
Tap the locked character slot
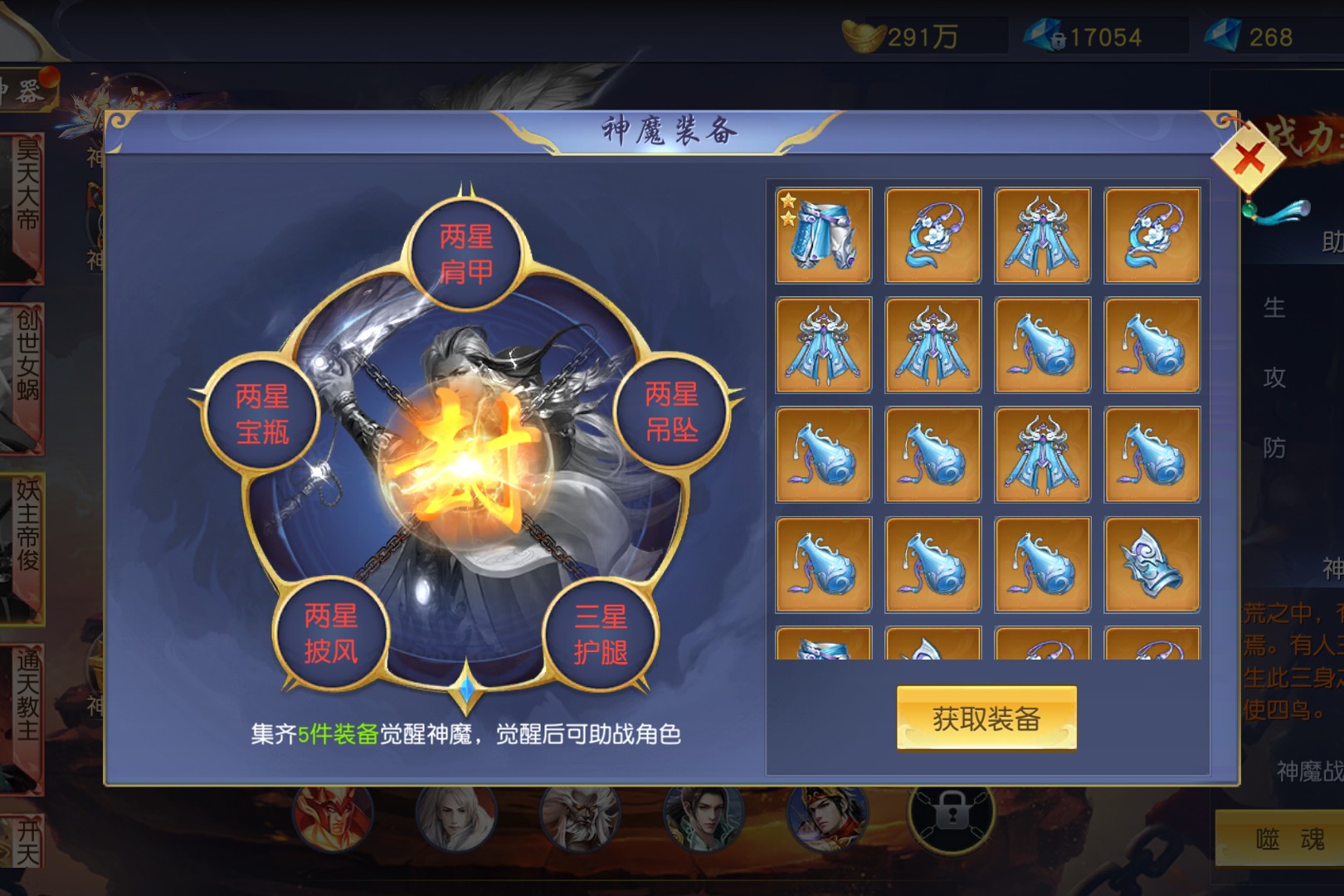pyautogui.click(x=952, y=815)
